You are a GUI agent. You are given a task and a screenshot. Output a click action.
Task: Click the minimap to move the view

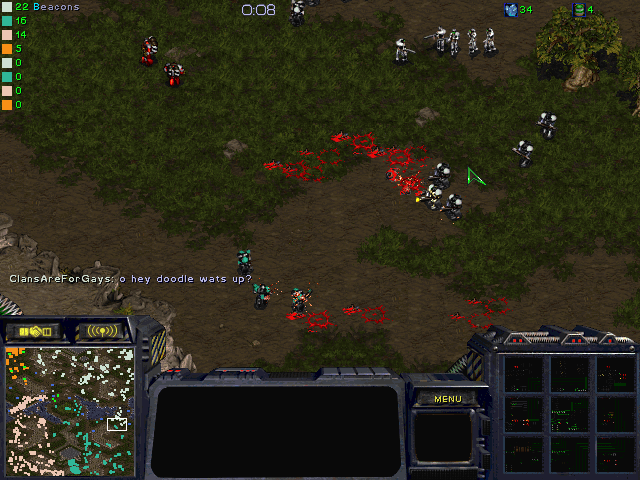click(x=70, y=410)
